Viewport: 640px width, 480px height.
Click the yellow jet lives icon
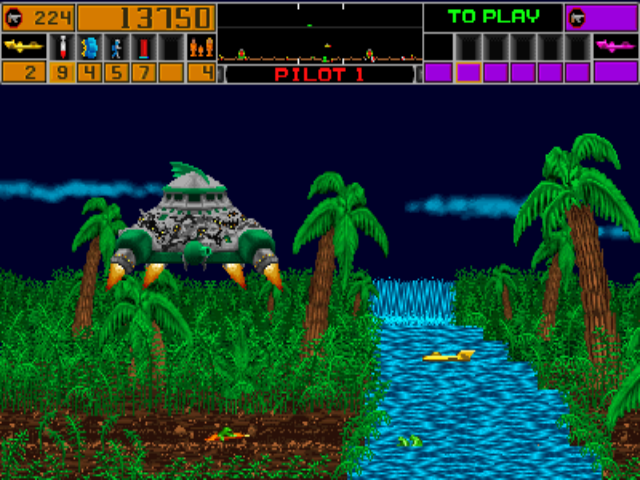click(24, 47)
